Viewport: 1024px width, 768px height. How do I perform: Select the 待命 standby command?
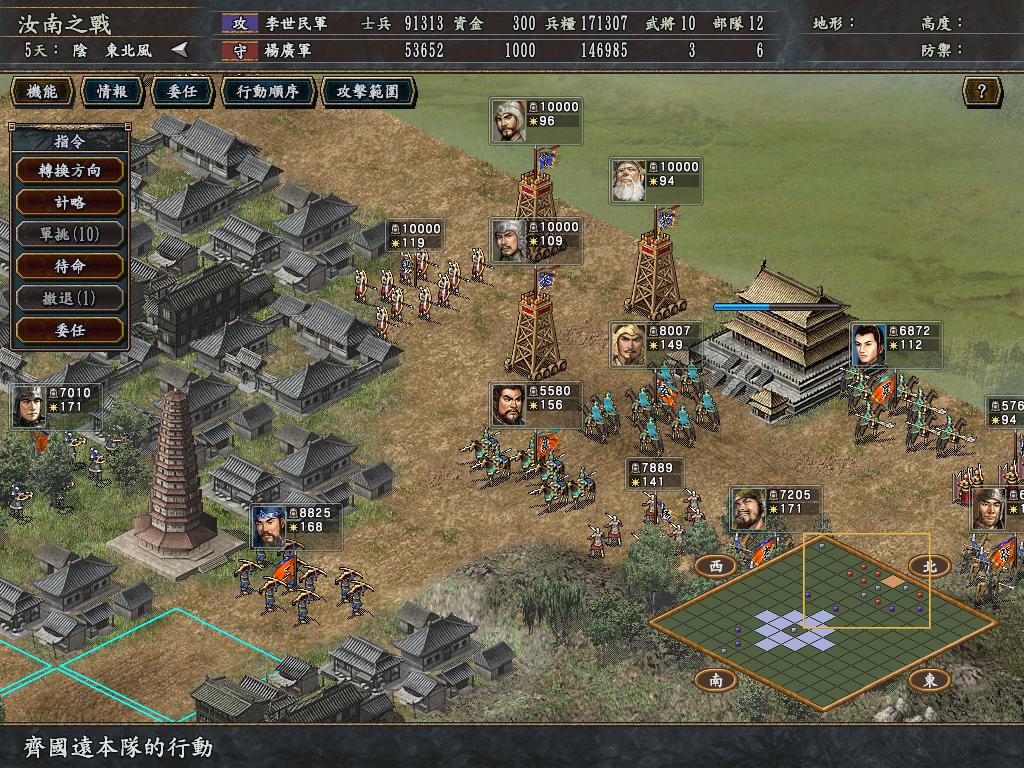[70, 266]
